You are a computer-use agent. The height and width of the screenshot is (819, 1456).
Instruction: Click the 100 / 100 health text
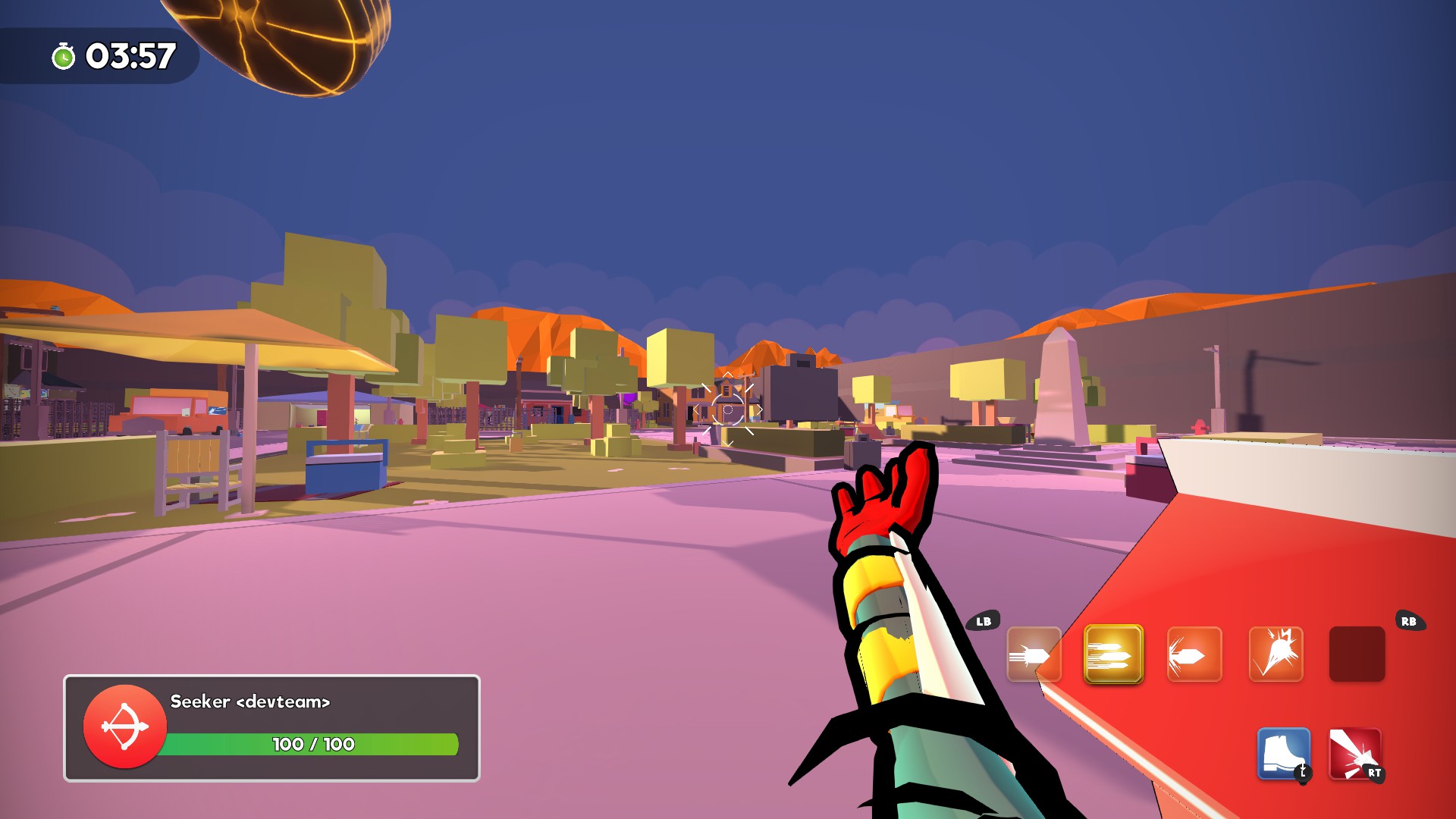(312, 745)
